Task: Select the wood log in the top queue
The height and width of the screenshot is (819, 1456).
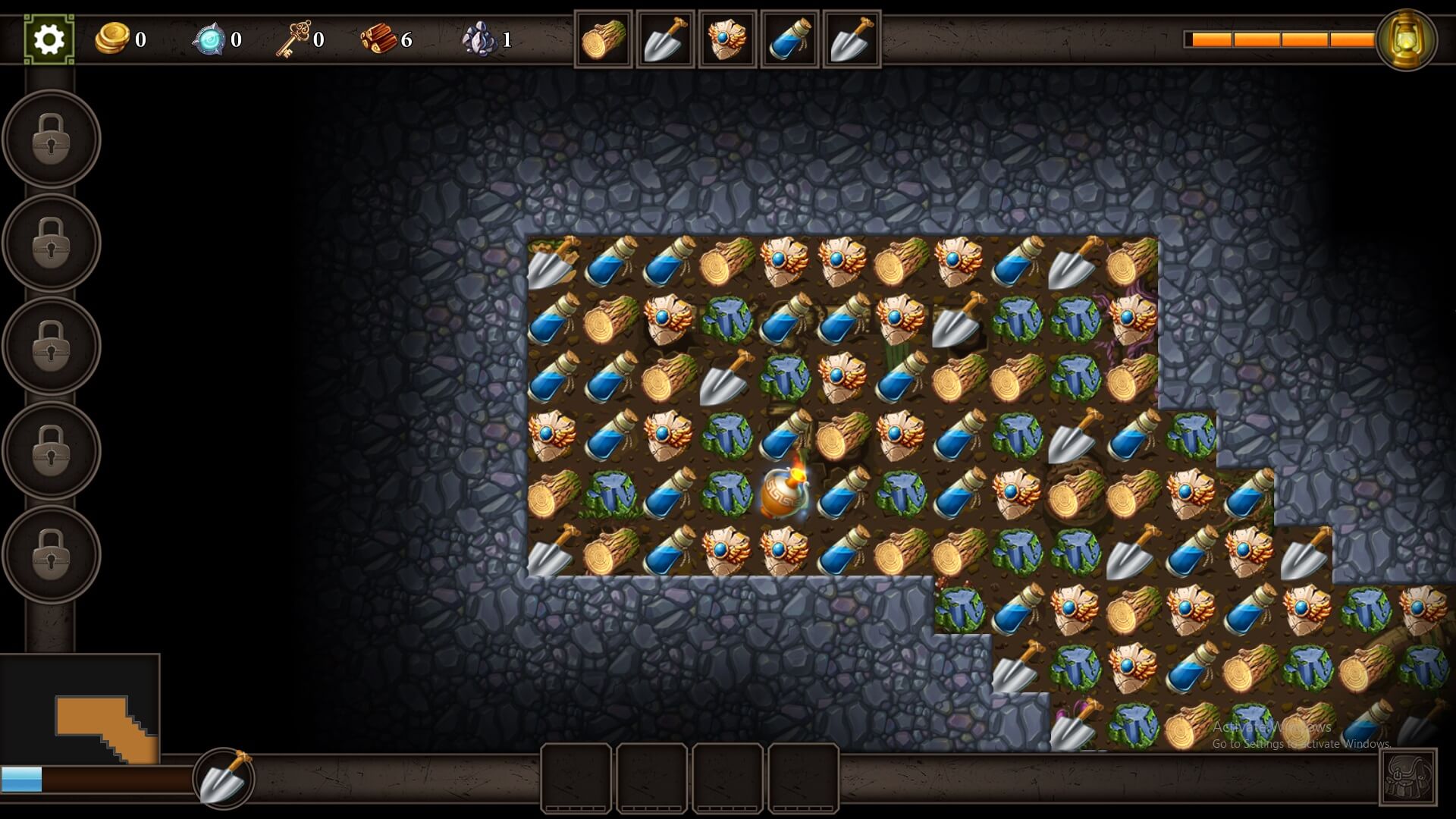Action: click(x=603, y=39)
